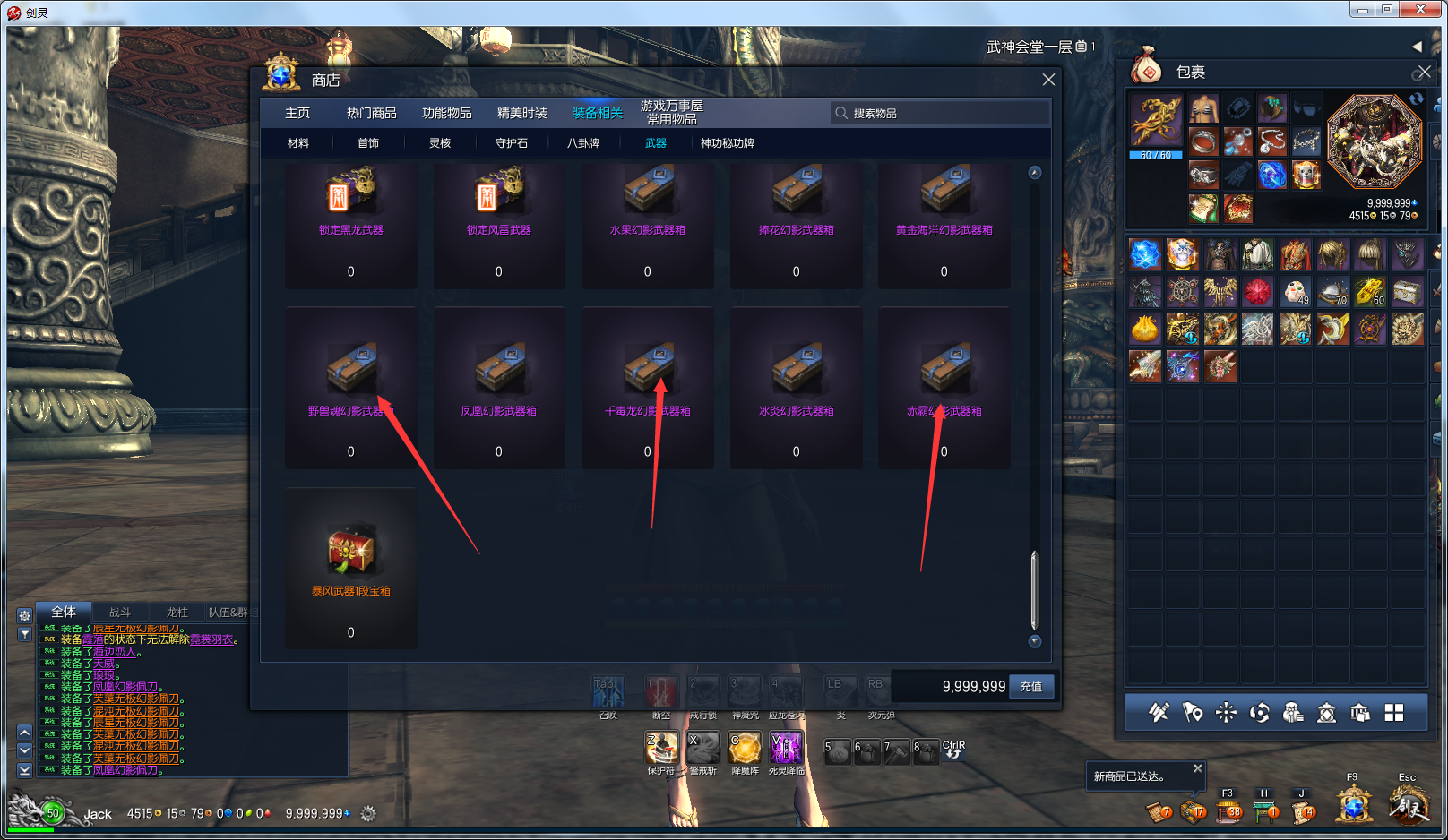Click the 充值 recharge button

point(1031,687)
